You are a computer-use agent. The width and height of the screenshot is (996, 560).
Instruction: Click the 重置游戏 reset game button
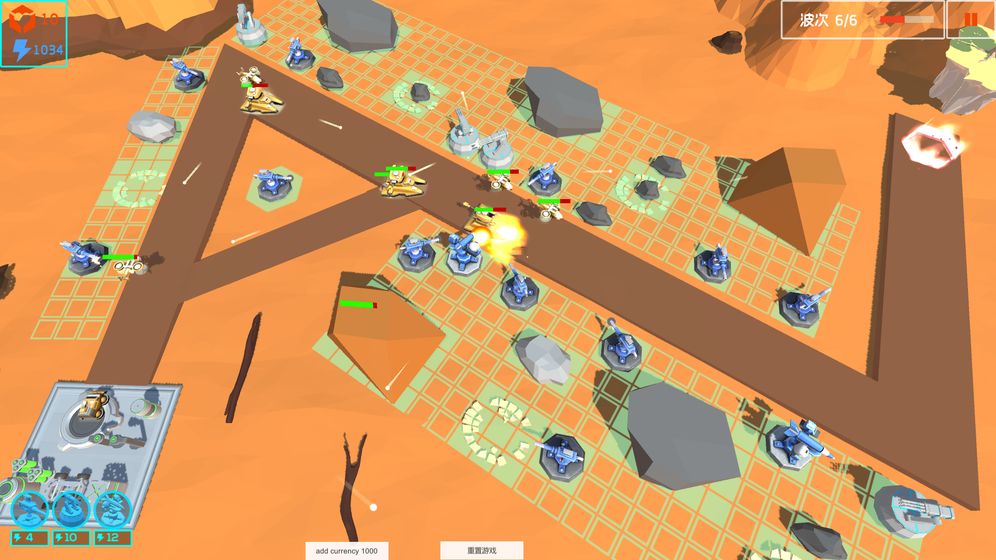pyautogui.click(x=482, y=551)
